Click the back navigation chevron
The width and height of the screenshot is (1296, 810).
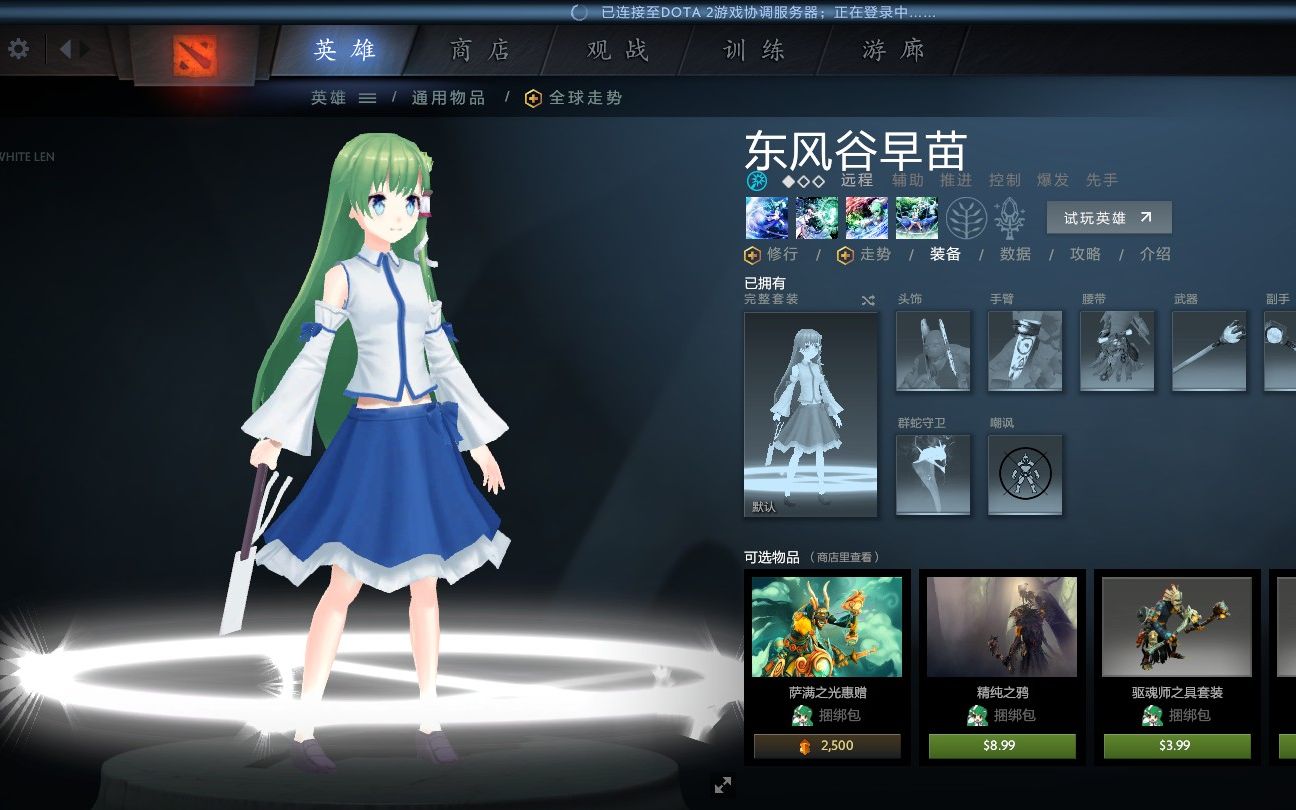click(66, 48)
